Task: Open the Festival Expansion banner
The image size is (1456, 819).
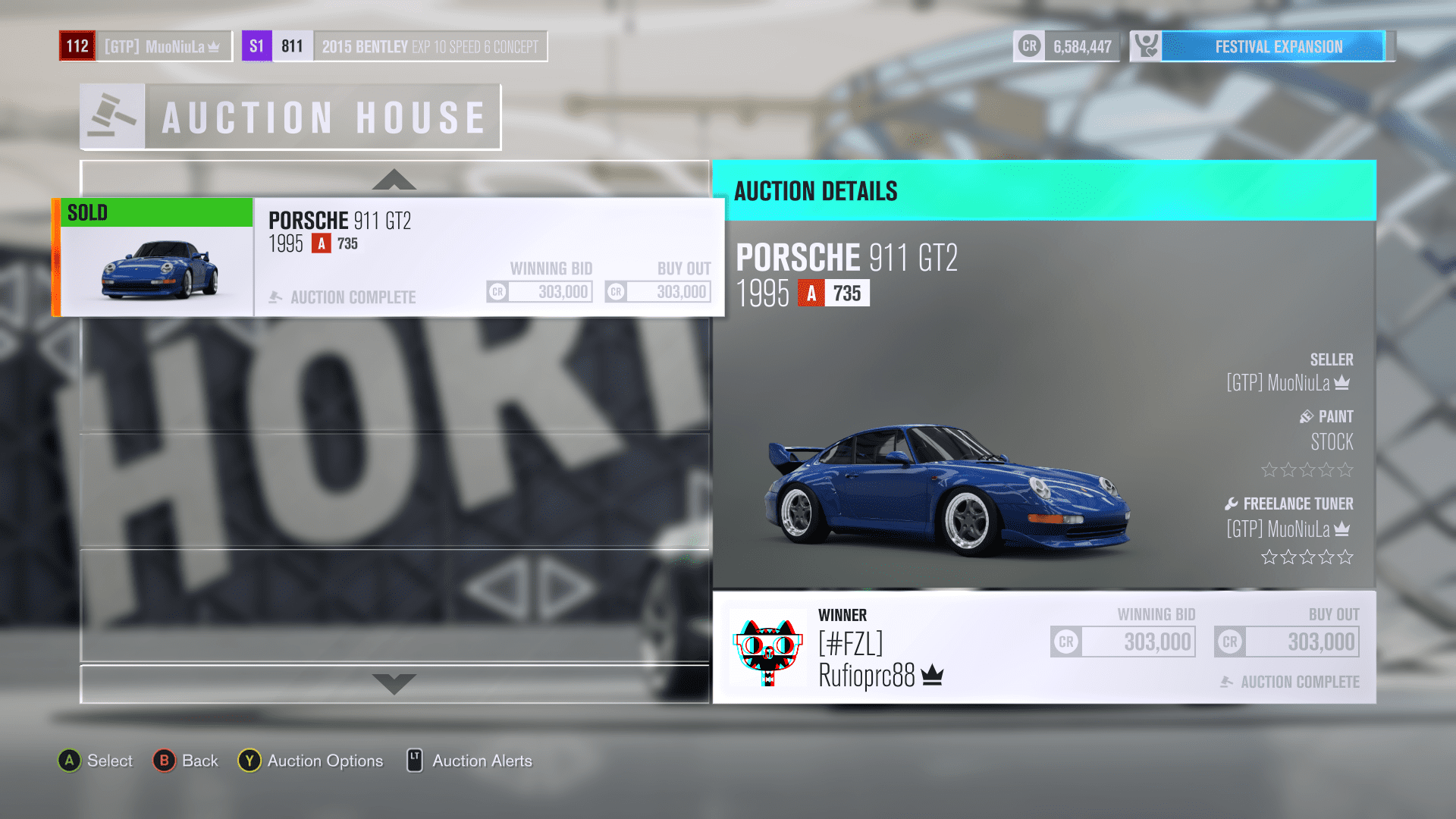Action: tap(1277, 46)
